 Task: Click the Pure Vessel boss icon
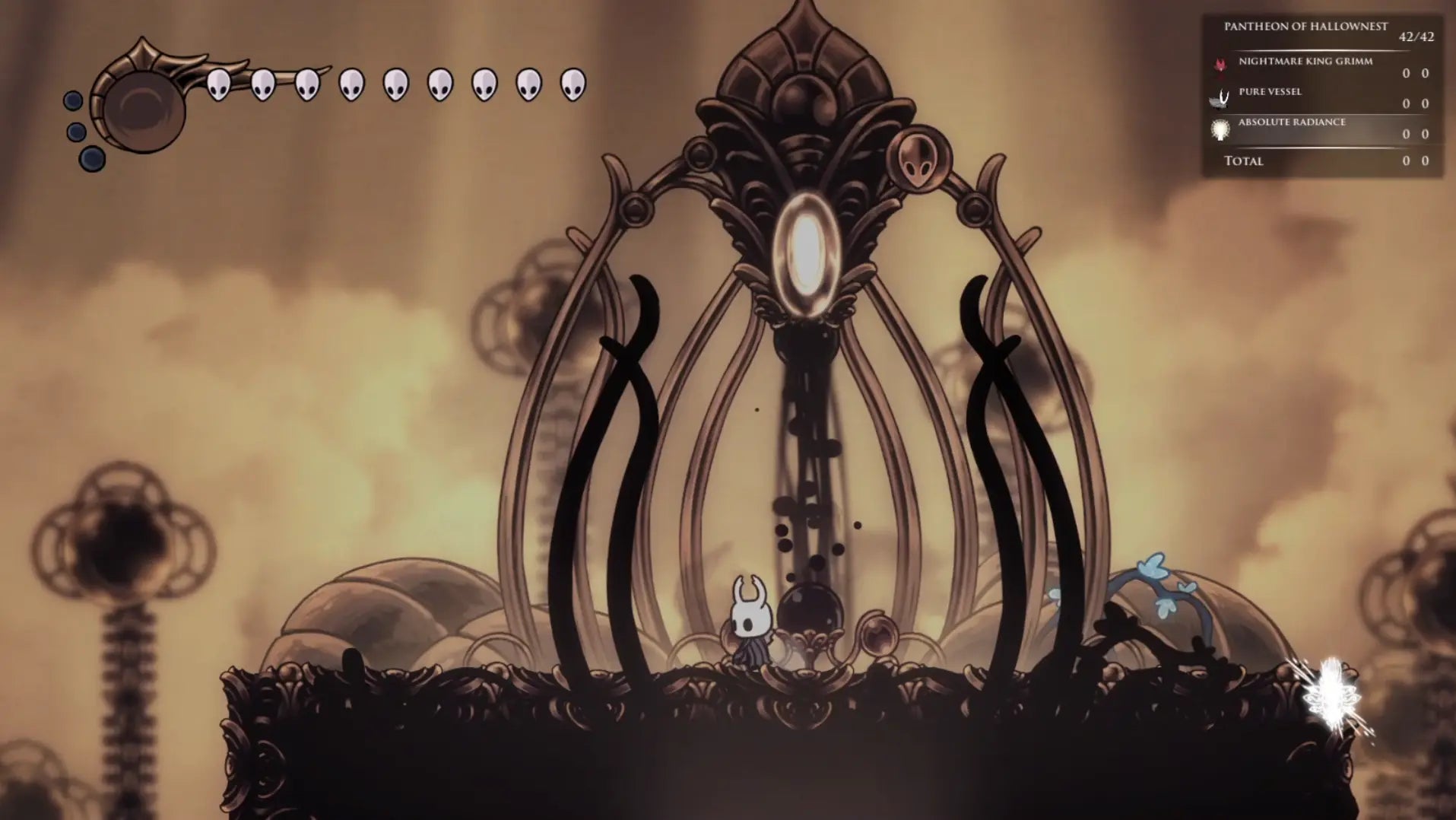1220,96
